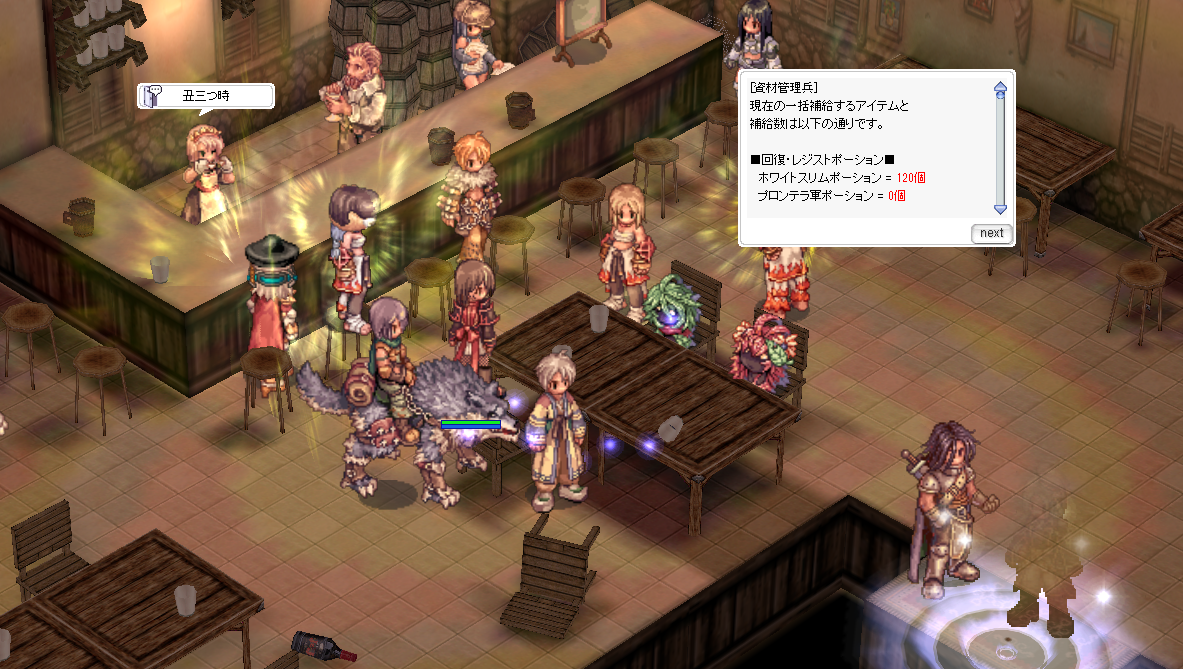Click the next button in dialogue

tap(991, 233)
